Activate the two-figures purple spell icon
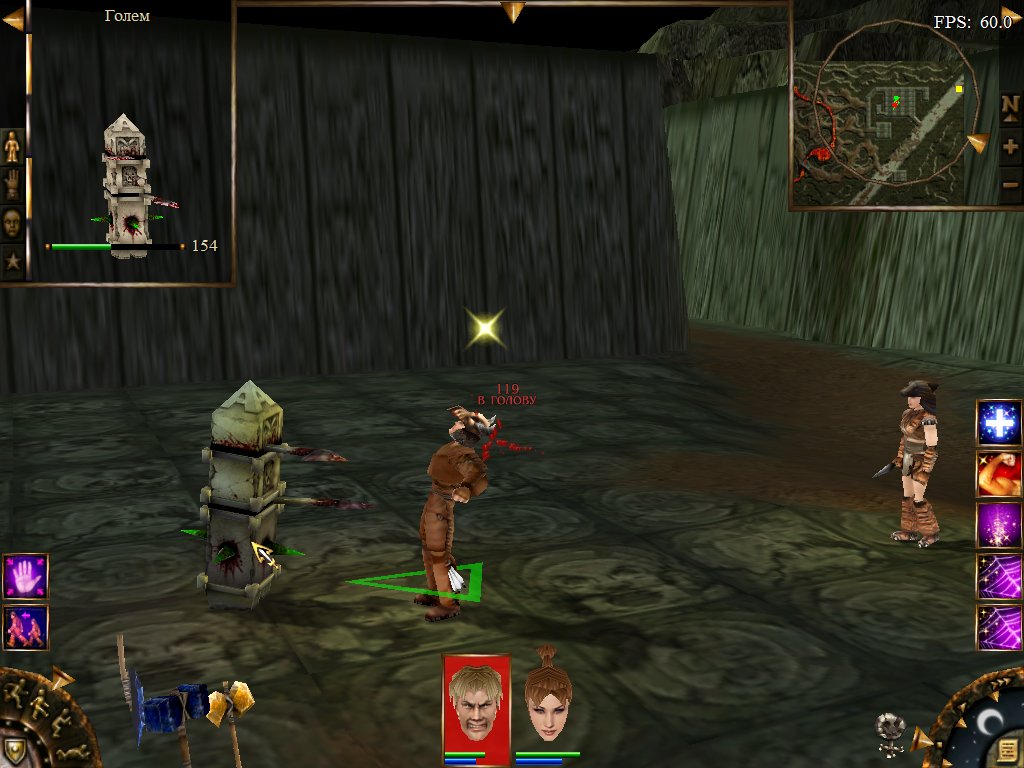This screenshot has height=768, width=1024. [x=25, y=627]
